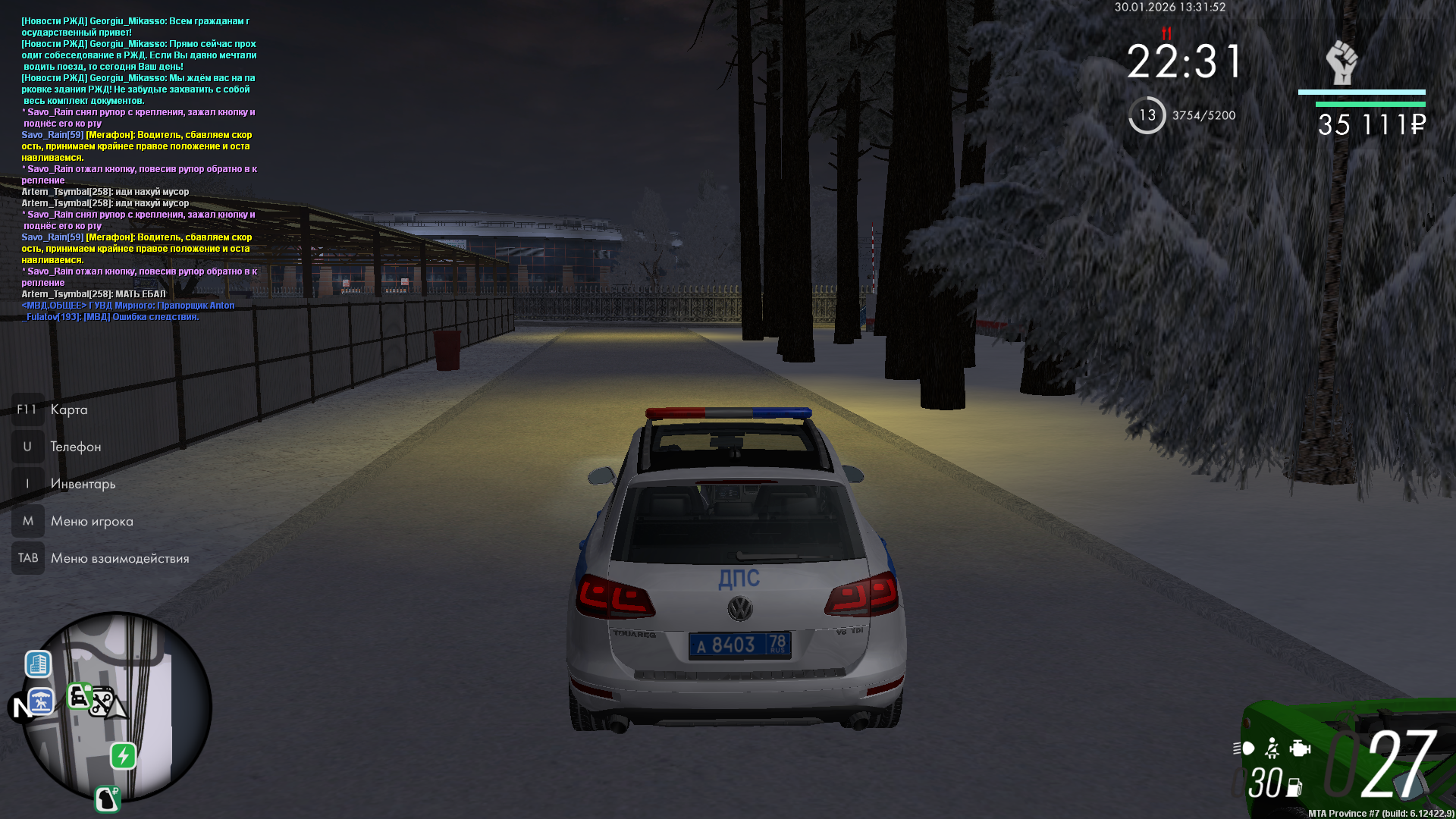Toggle the headlights indicator icon
This screenshot has width=1456, height=819.
tap(1244, 749)
